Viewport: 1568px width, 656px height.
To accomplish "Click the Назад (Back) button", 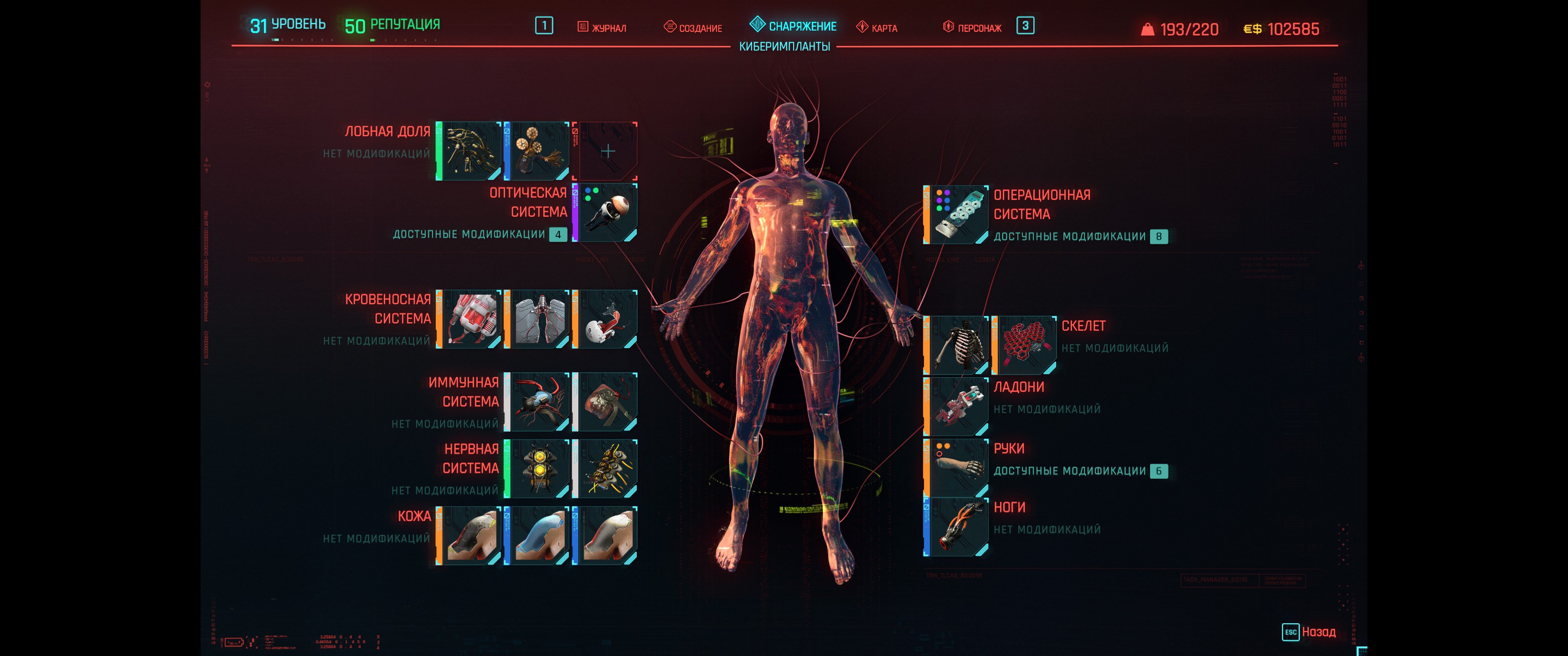I will pos(1309,632).
